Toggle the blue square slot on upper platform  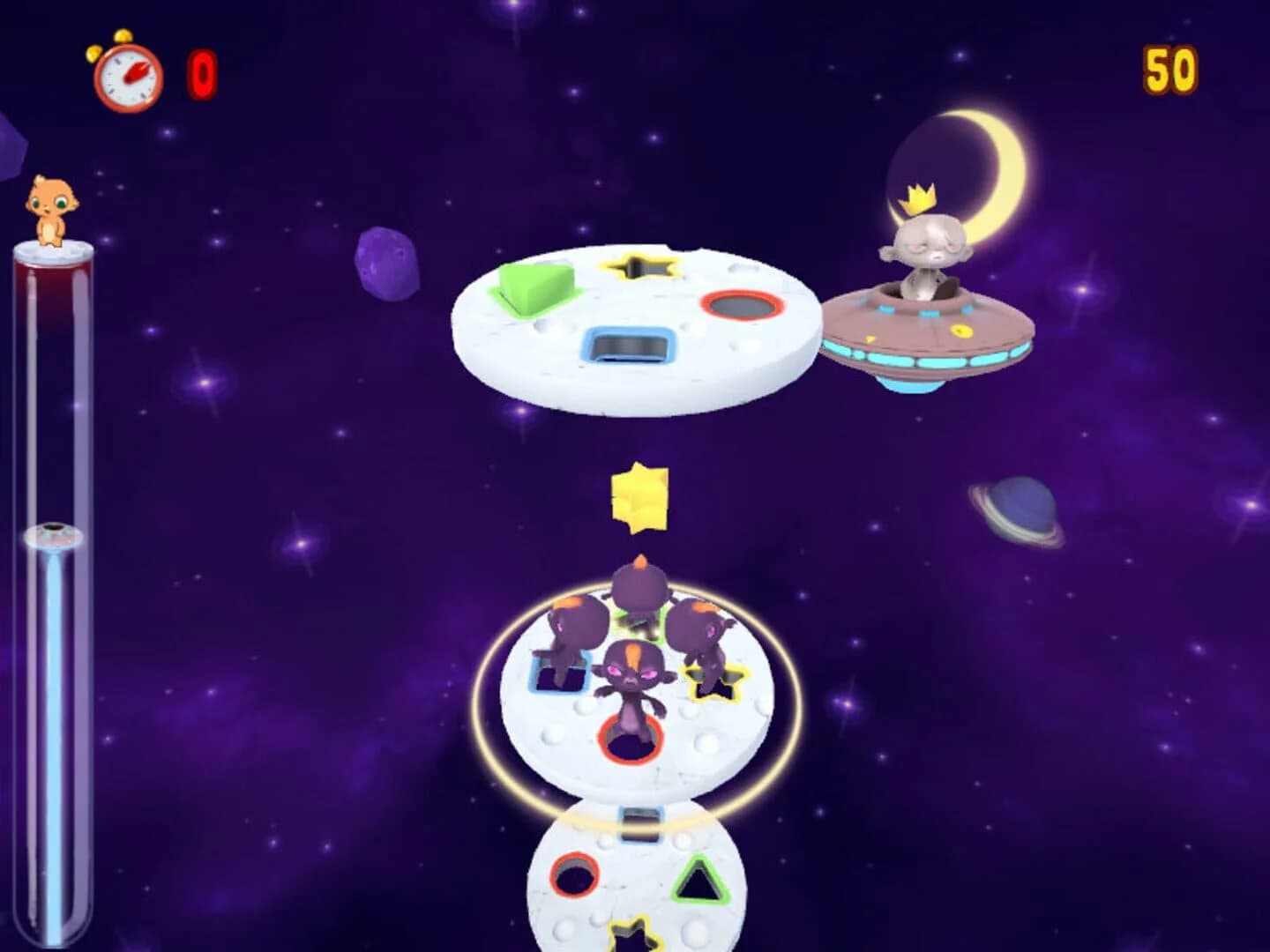tap(630, 346)
